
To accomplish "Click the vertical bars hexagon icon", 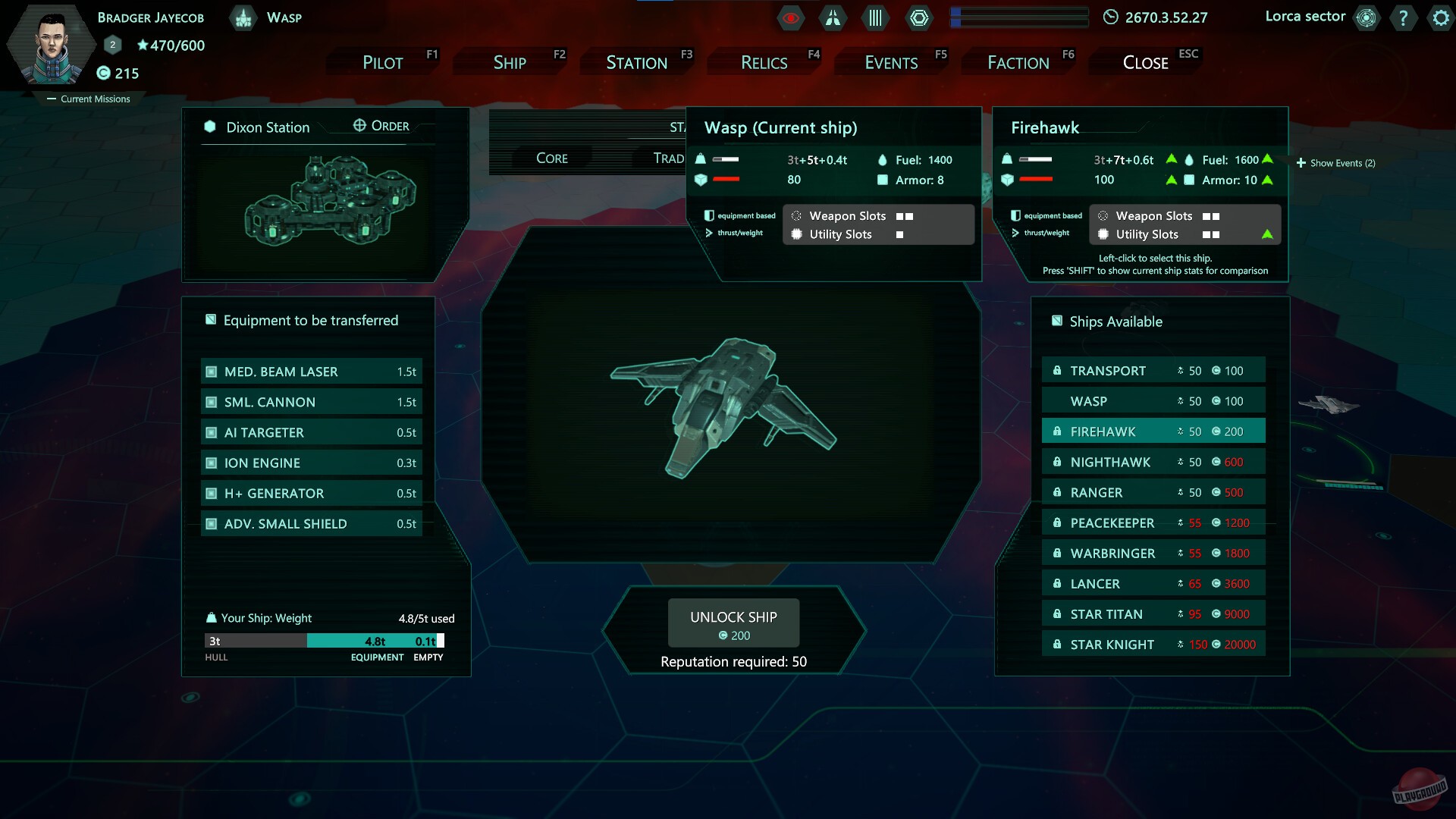I will click(876, 17).
